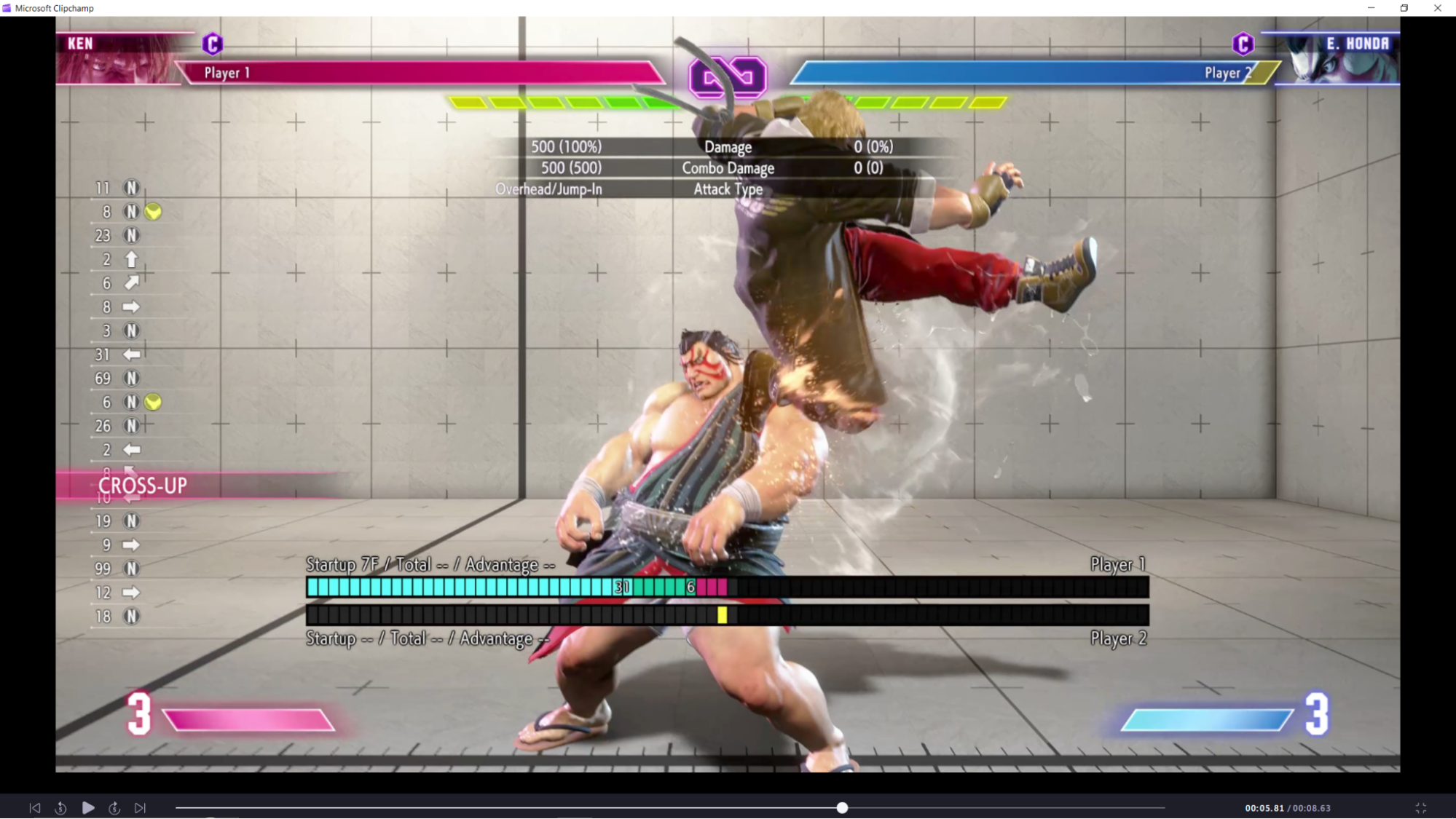Rewind the video 5 seconds

[61, 807]
